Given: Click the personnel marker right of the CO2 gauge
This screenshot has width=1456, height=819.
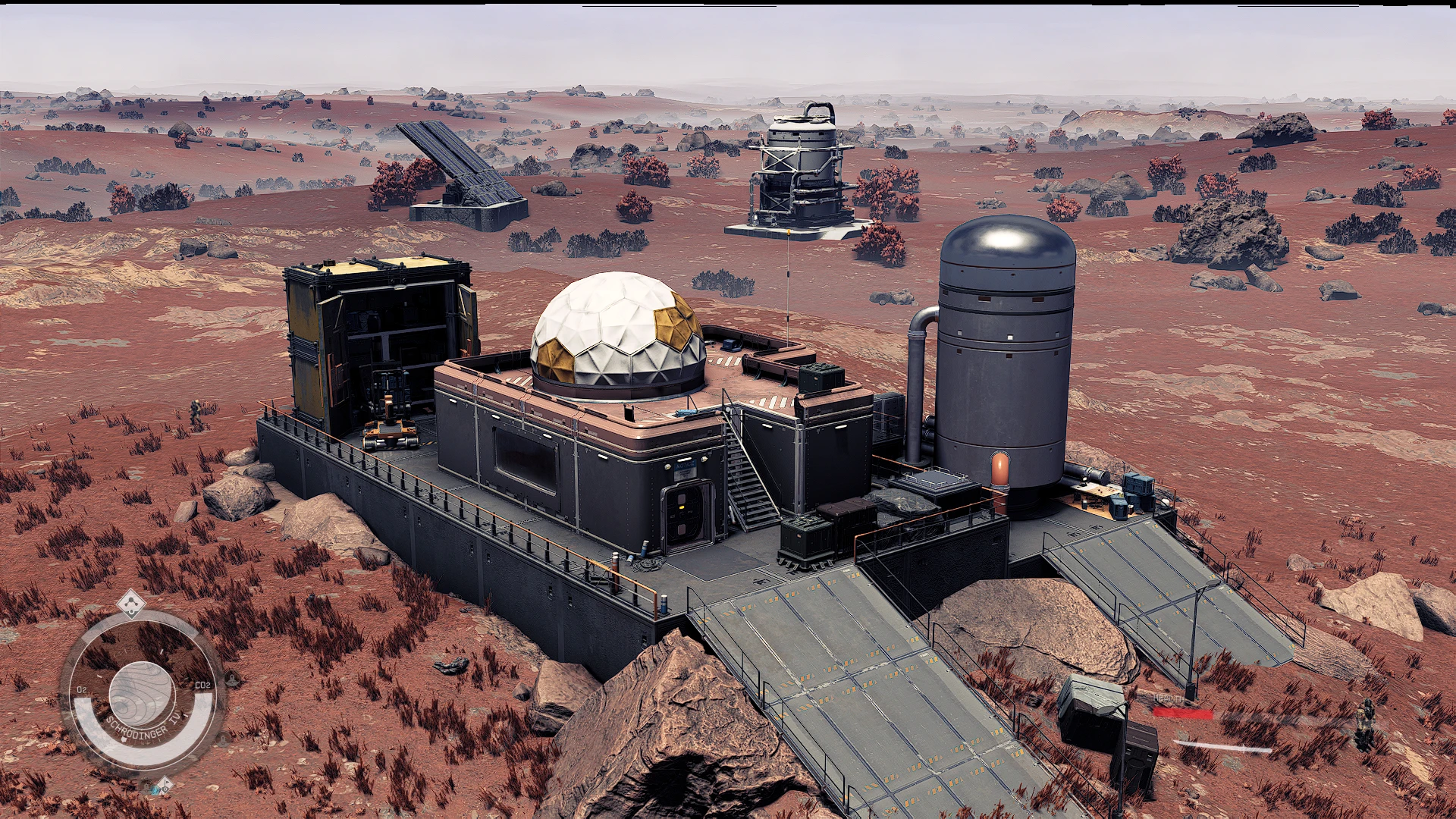Looking at the screenshot, I should [x=232, y=679].
